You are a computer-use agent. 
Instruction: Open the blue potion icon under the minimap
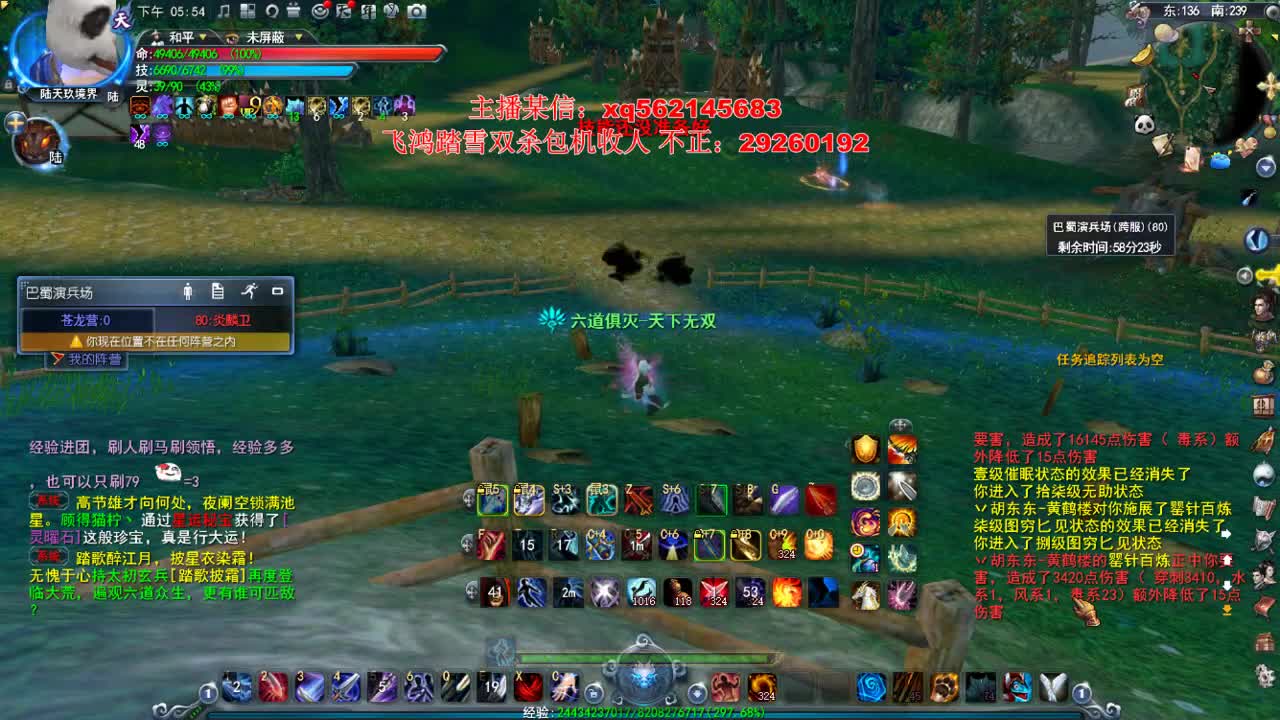coord(1220,163)
